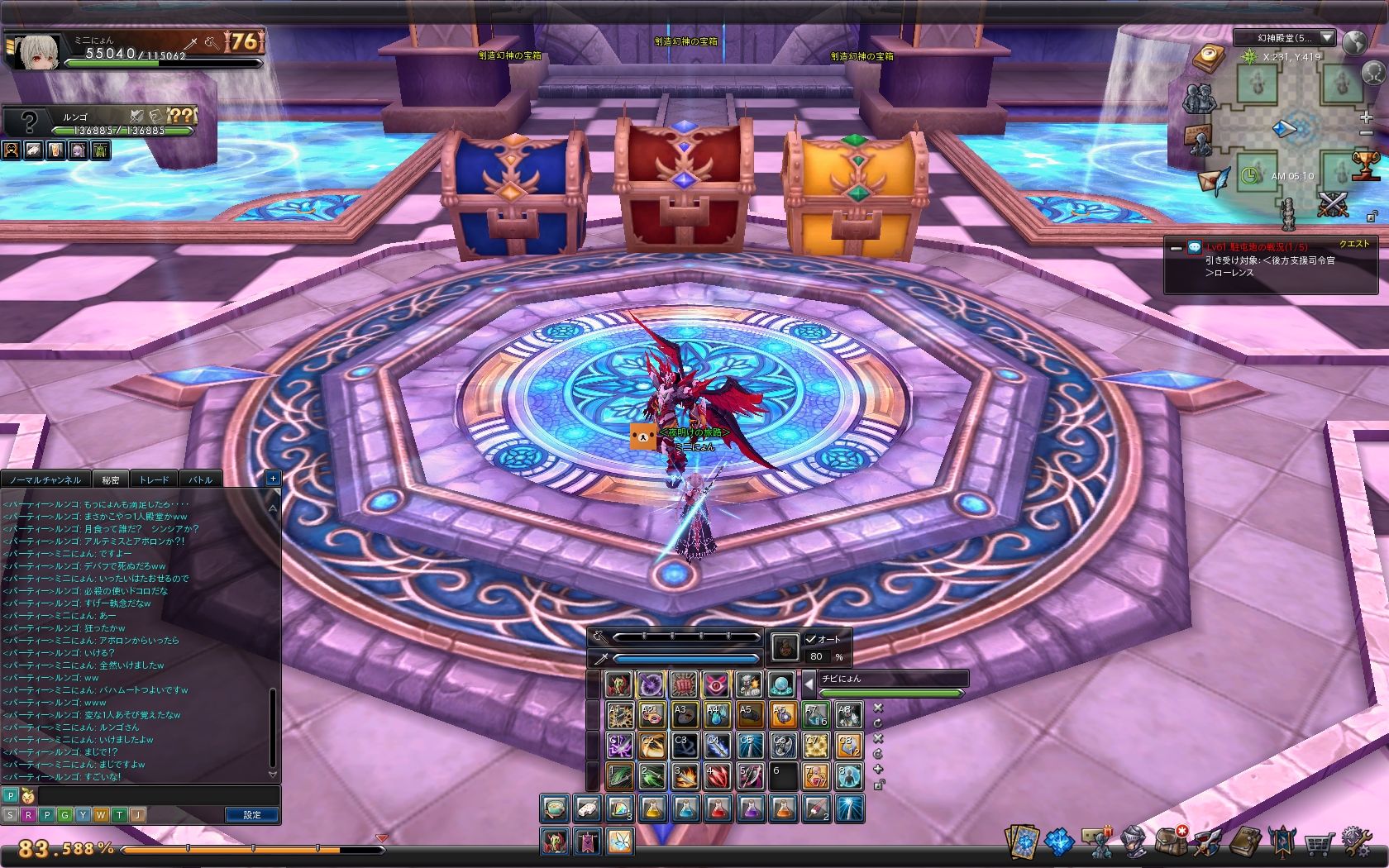1389x868 pixels.
Task: Activate the fiery slash skill in slot 3
Action: coord(685,776)
